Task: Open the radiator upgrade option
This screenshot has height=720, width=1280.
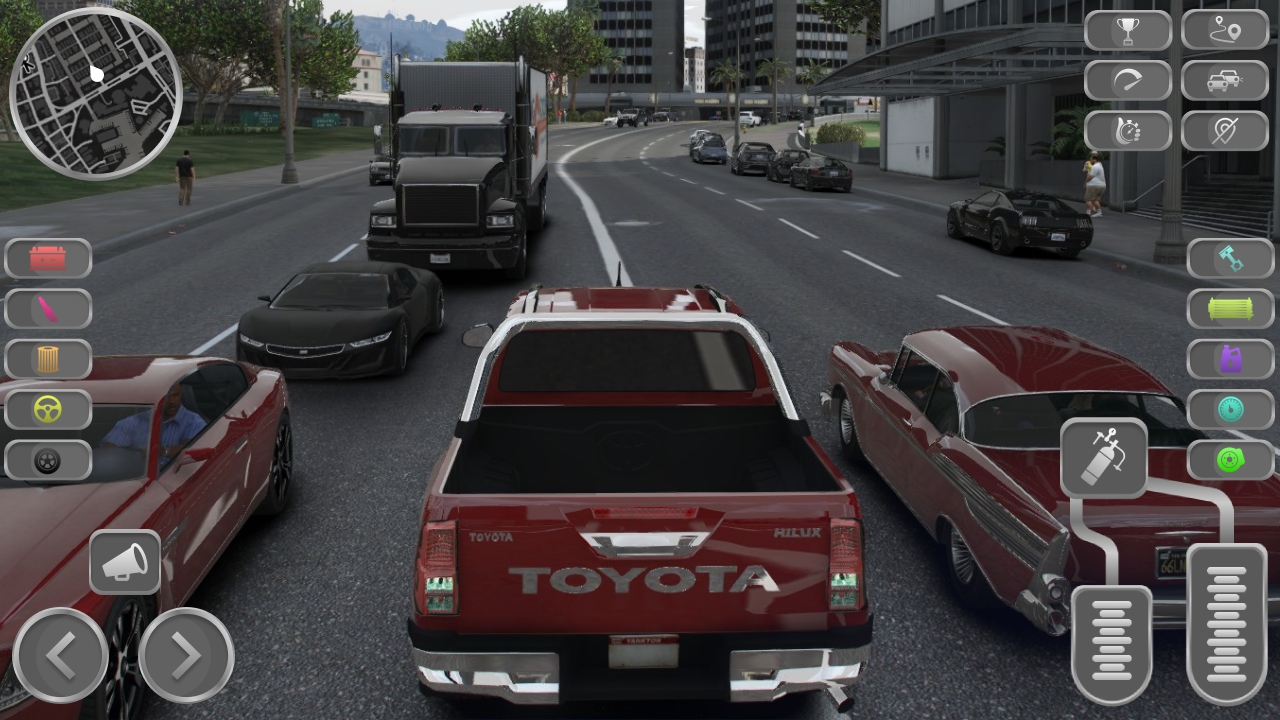Action: (x=1229, y=309)
